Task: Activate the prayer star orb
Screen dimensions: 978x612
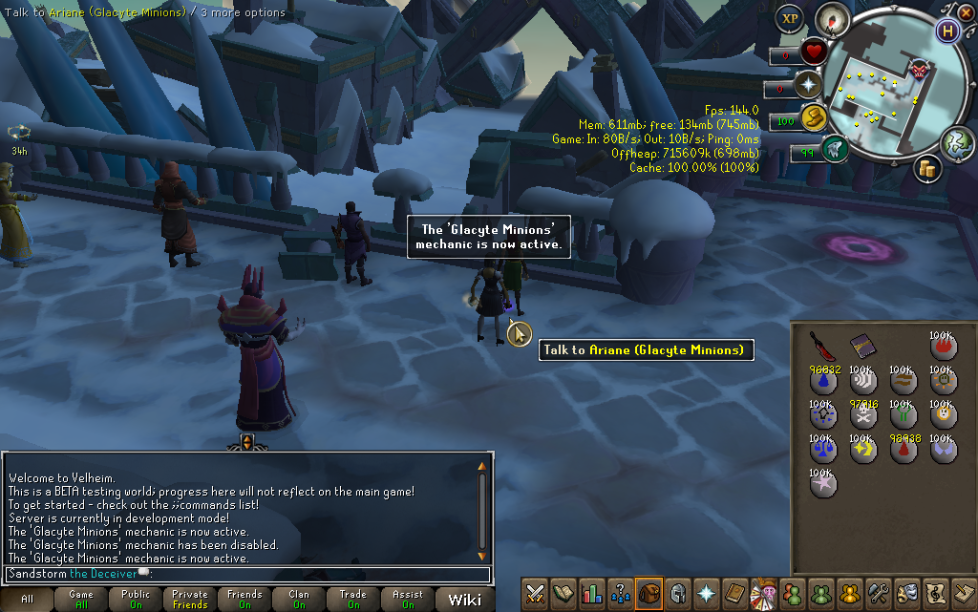Action: (x=809, y=85)
